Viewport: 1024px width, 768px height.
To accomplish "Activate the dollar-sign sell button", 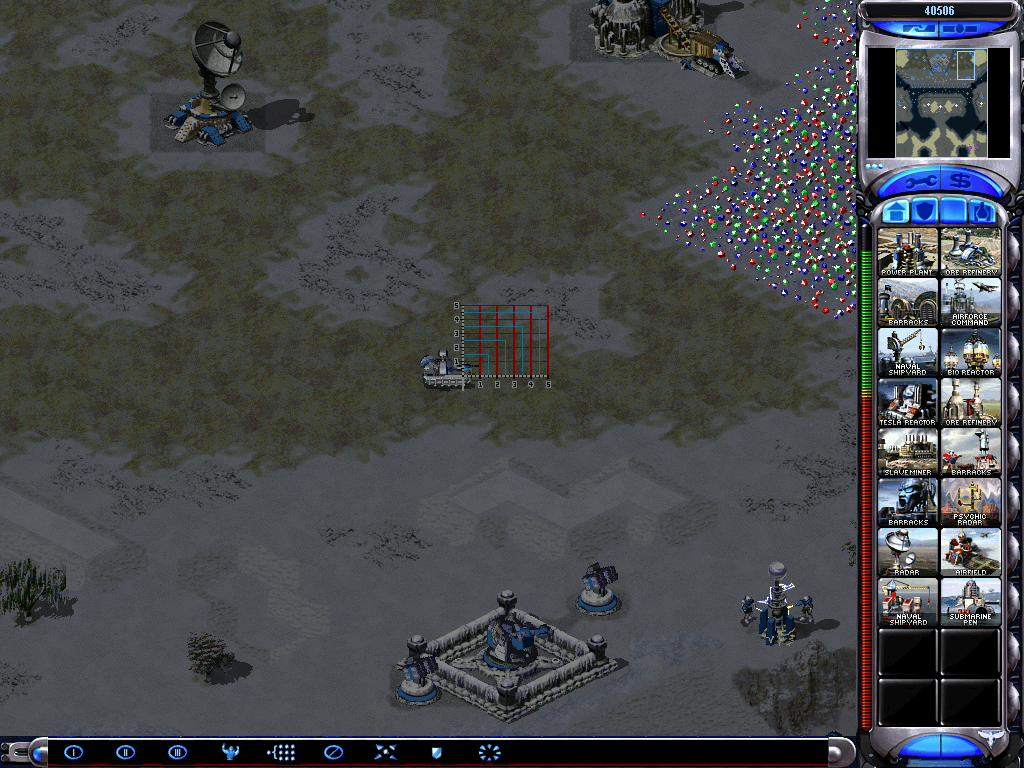I will coord(959,181).
